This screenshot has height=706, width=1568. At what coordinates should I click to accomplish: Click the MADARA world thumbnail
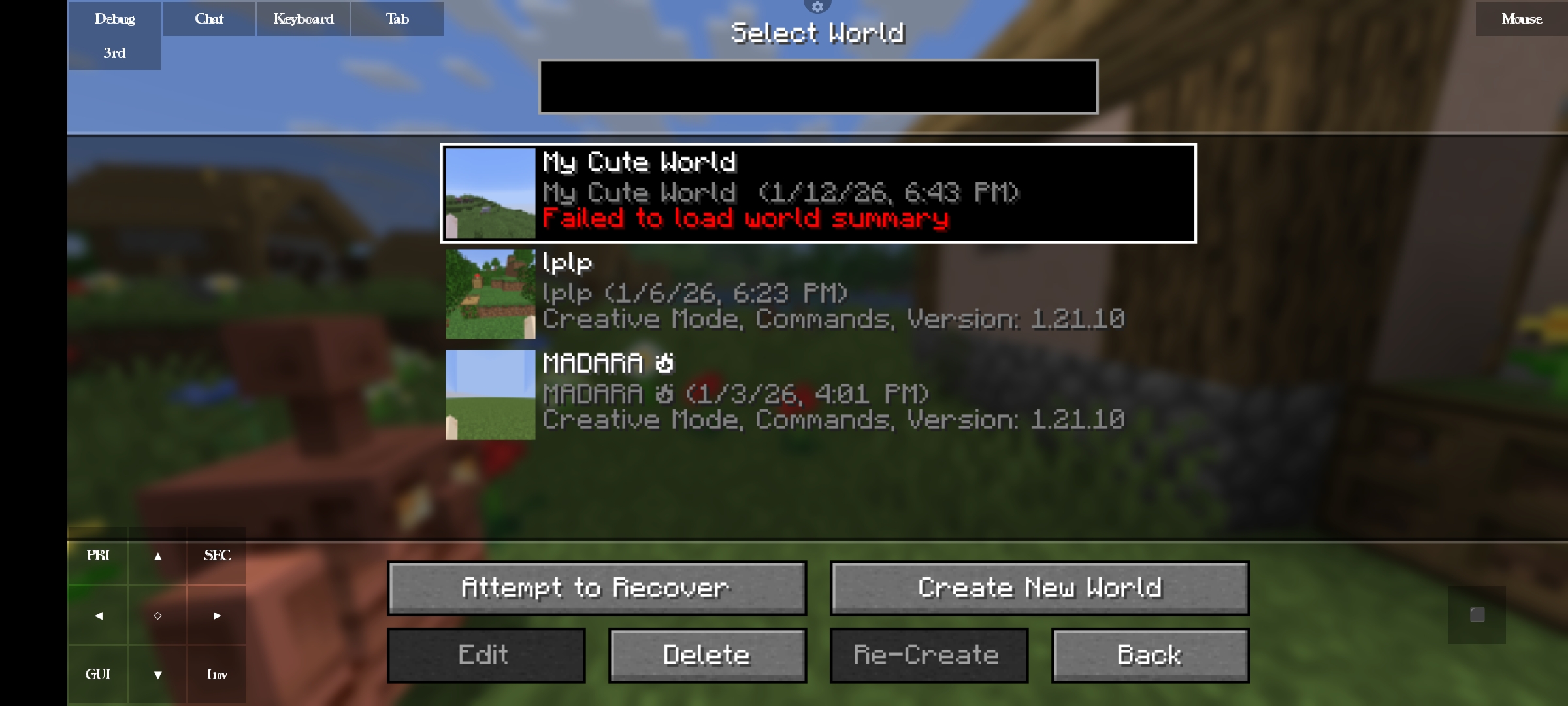490,394
